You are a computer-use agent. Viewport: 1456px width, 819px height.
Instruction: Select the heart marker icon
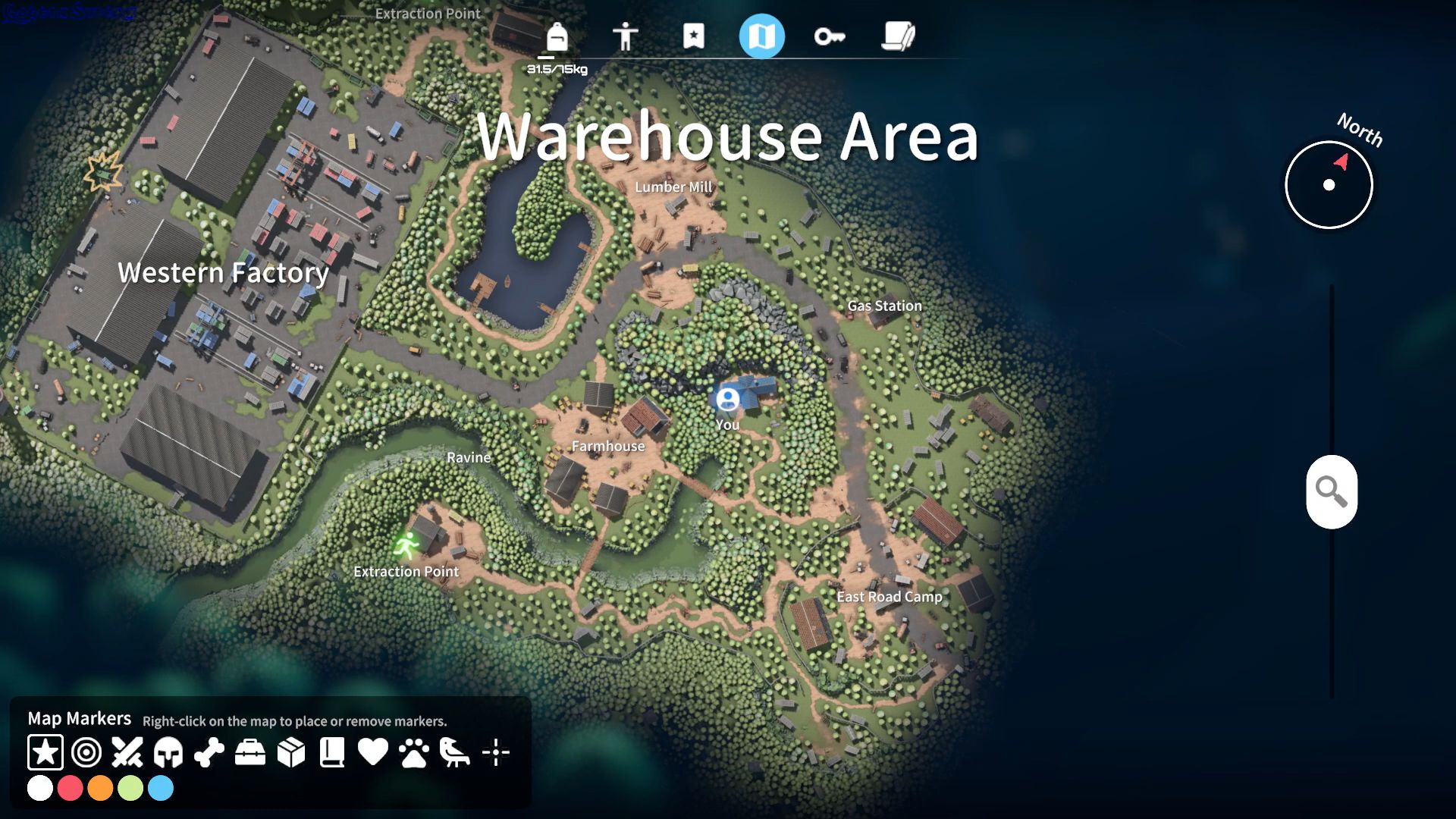click(x=372, y=752)
